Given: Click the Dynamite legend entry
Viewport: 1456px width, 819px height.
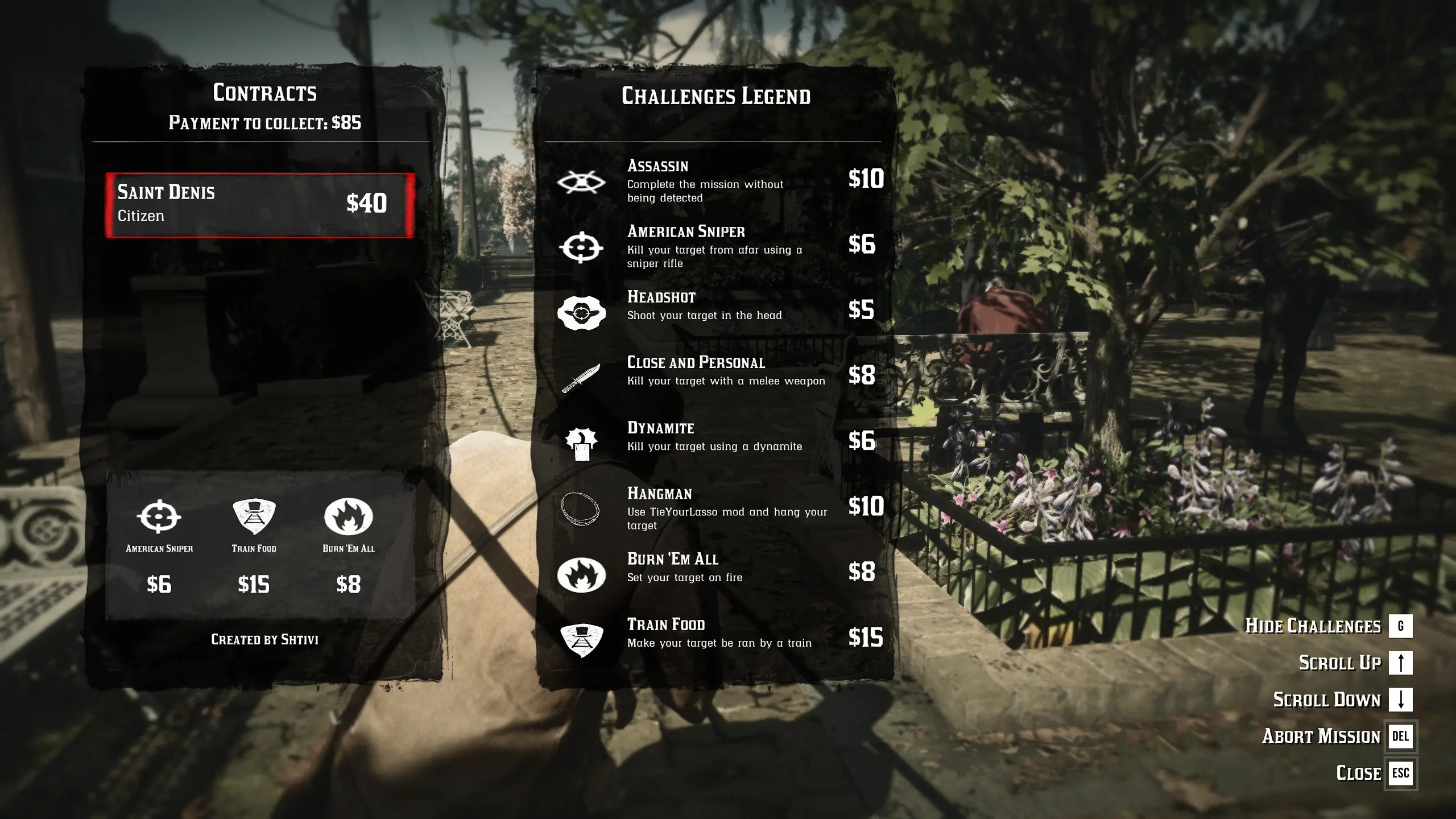Looking at the screenshot, I should coord(717,441).
